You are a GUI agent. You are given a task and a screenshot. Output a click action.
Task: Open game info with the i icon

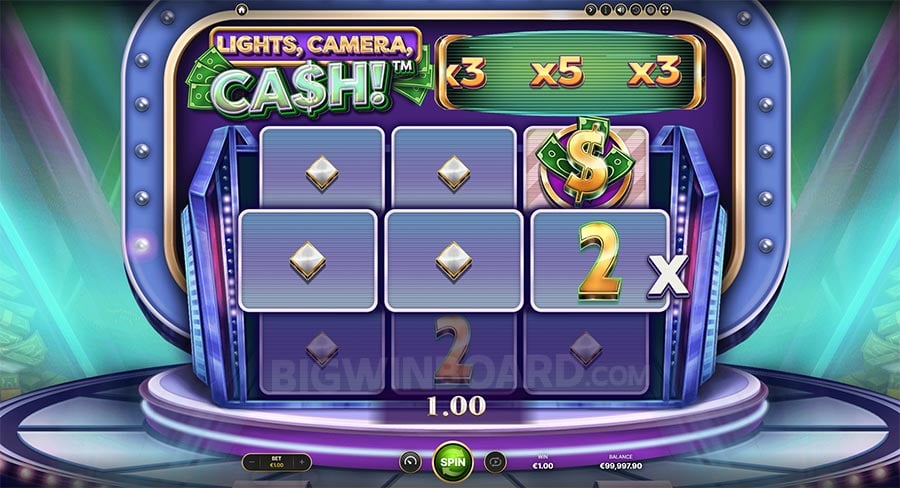[x=606, y=10]
